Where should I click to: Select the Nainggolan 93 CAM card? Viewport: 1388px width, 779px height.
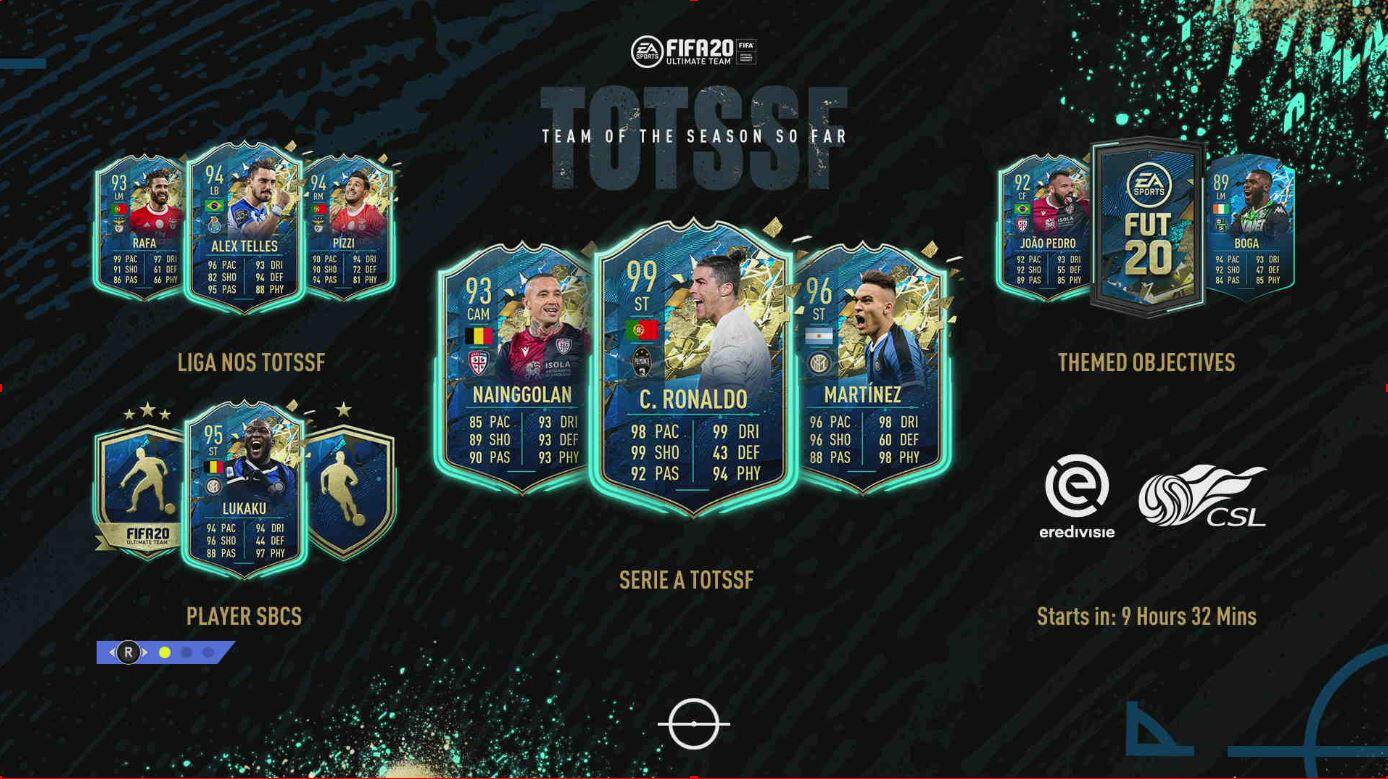512,370
